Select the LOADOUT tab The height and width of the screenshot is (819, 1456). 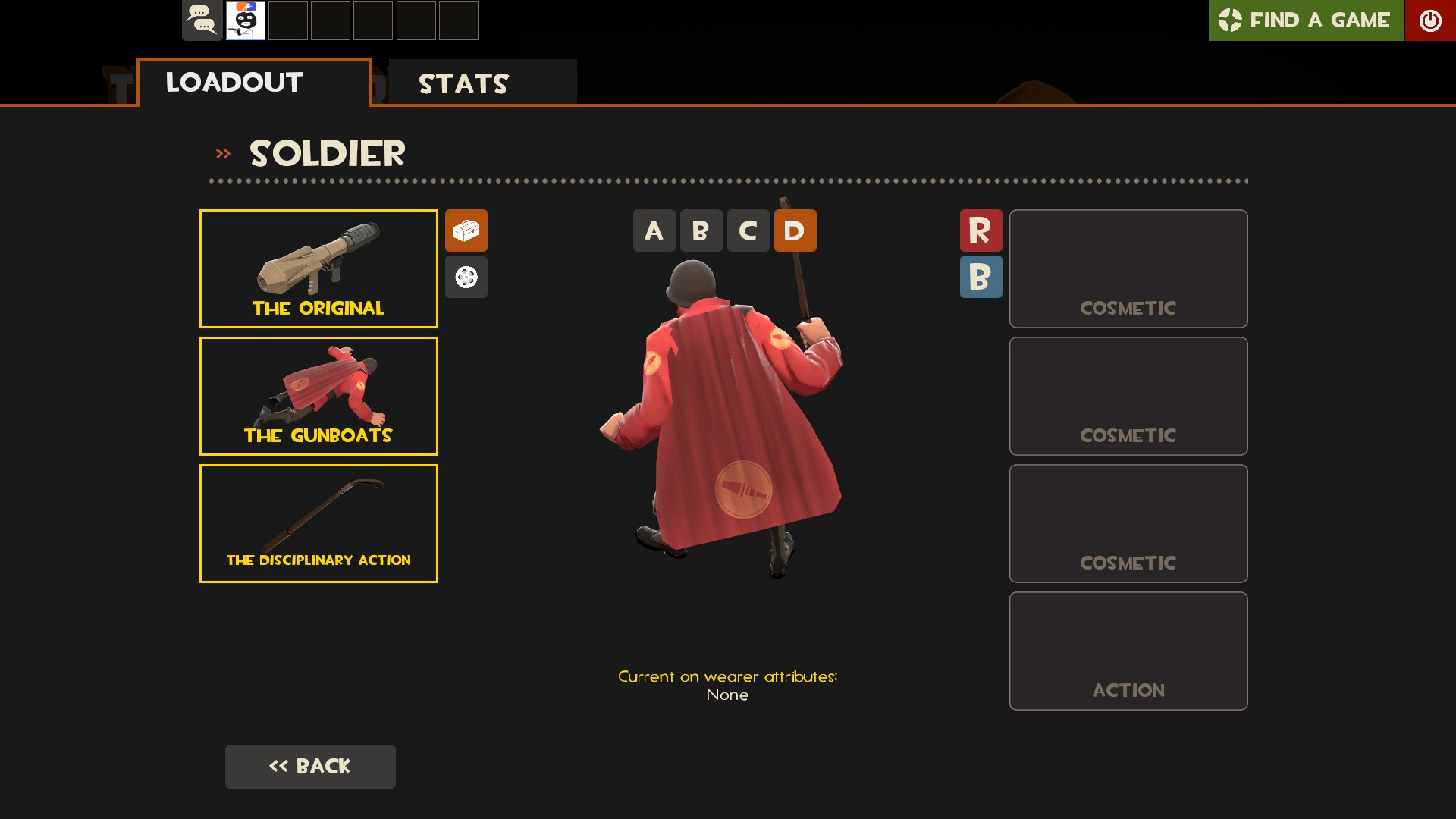pos(234,82)
